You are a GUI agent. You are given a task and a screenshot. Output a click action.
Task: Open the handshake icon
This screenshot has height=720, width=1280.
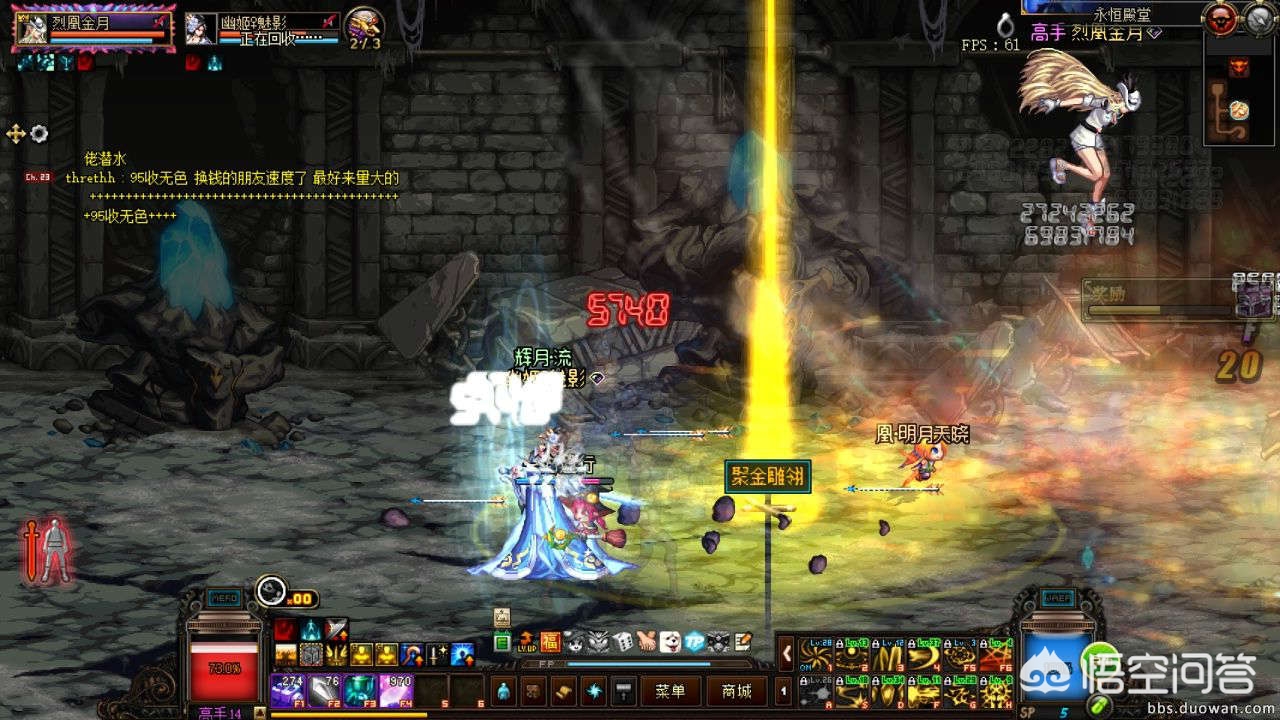click(646, 641)
